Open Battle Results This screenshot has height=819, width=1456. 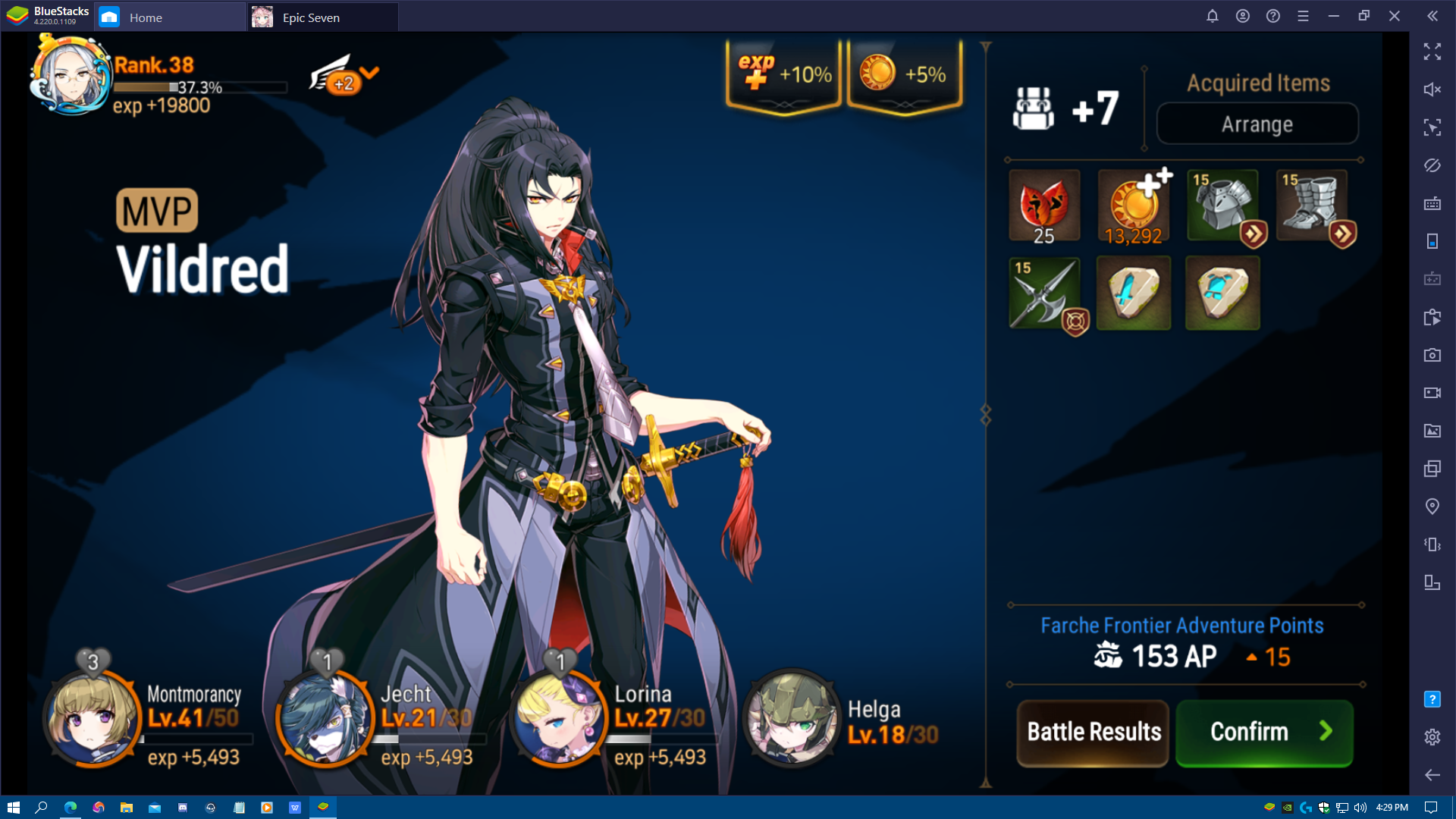coord(1092,732)
